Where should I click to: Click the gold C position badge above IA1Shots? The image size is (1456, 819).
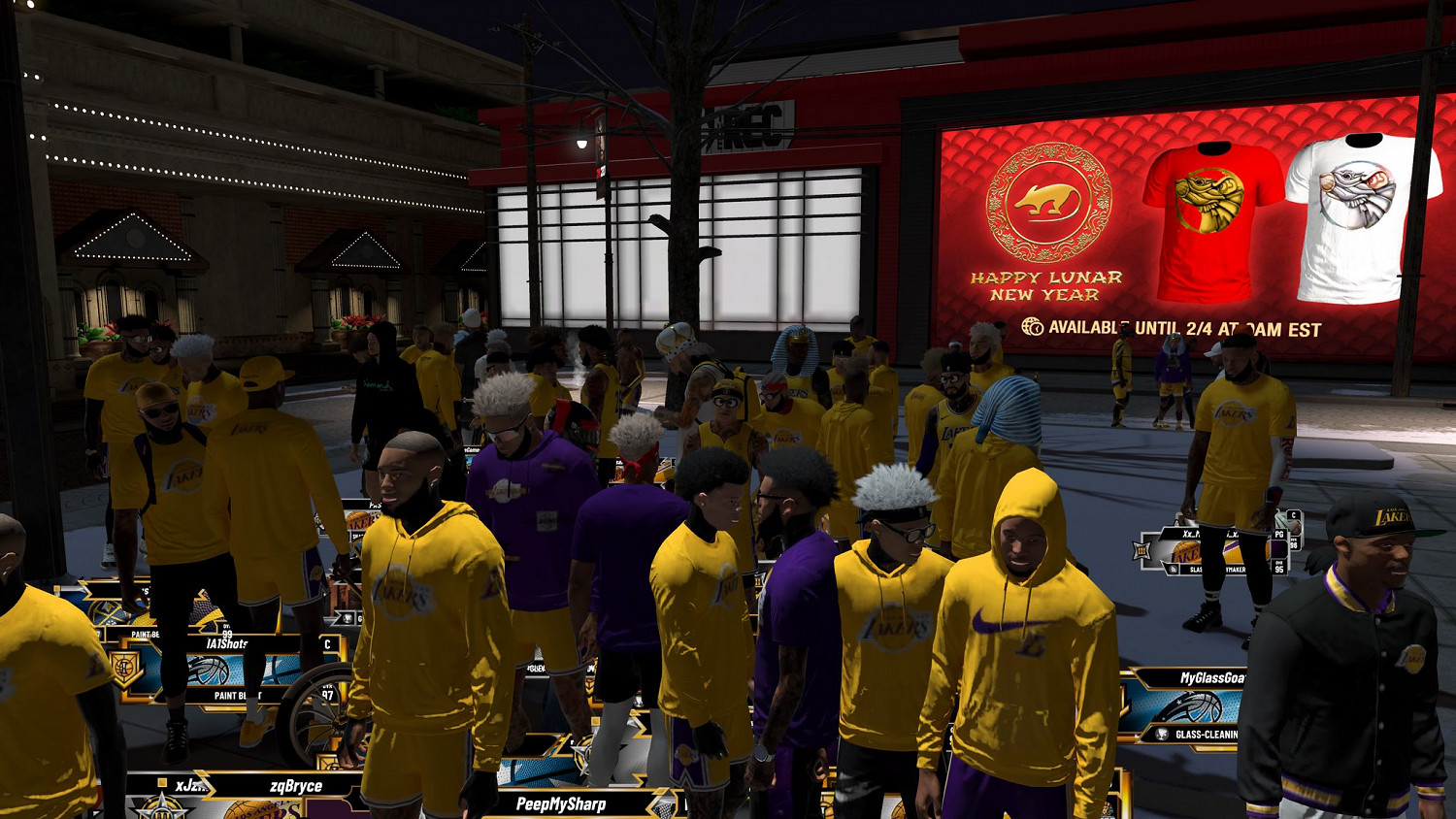(x=327, y=643)
